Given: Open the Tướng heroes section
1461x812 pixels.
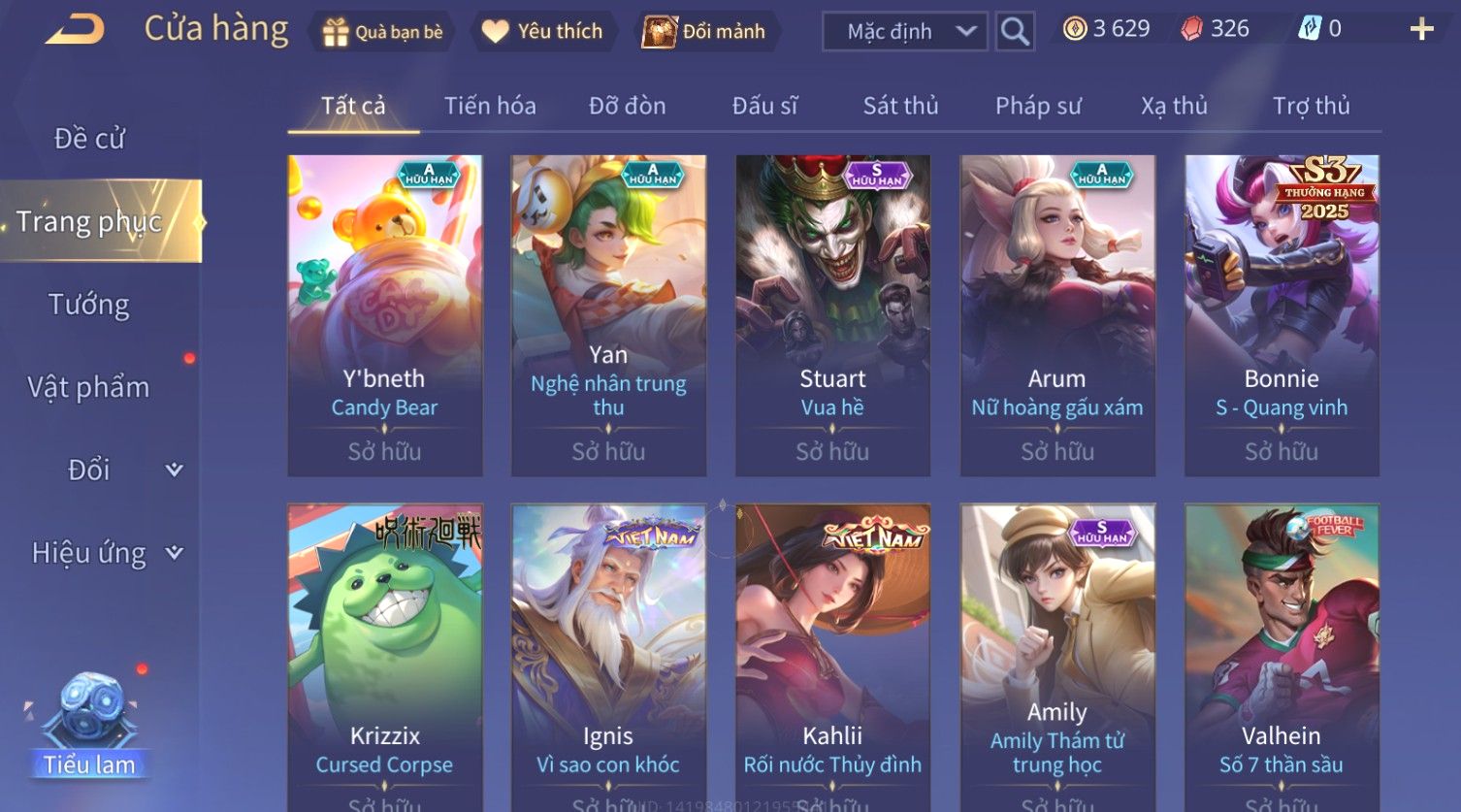Looking at the screenshot, I should point(89,305).
